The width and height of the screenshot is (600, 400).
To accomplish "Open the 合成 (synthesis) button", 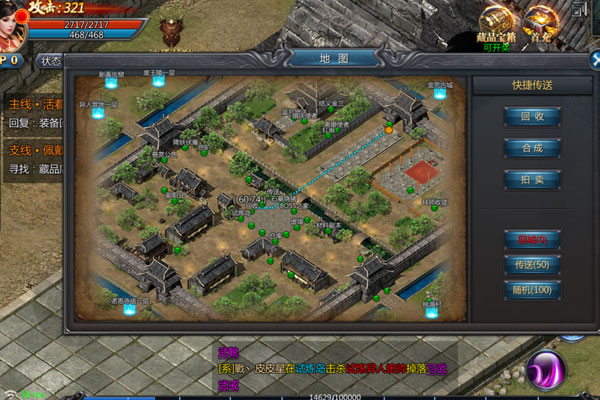I will coord(531,147).
